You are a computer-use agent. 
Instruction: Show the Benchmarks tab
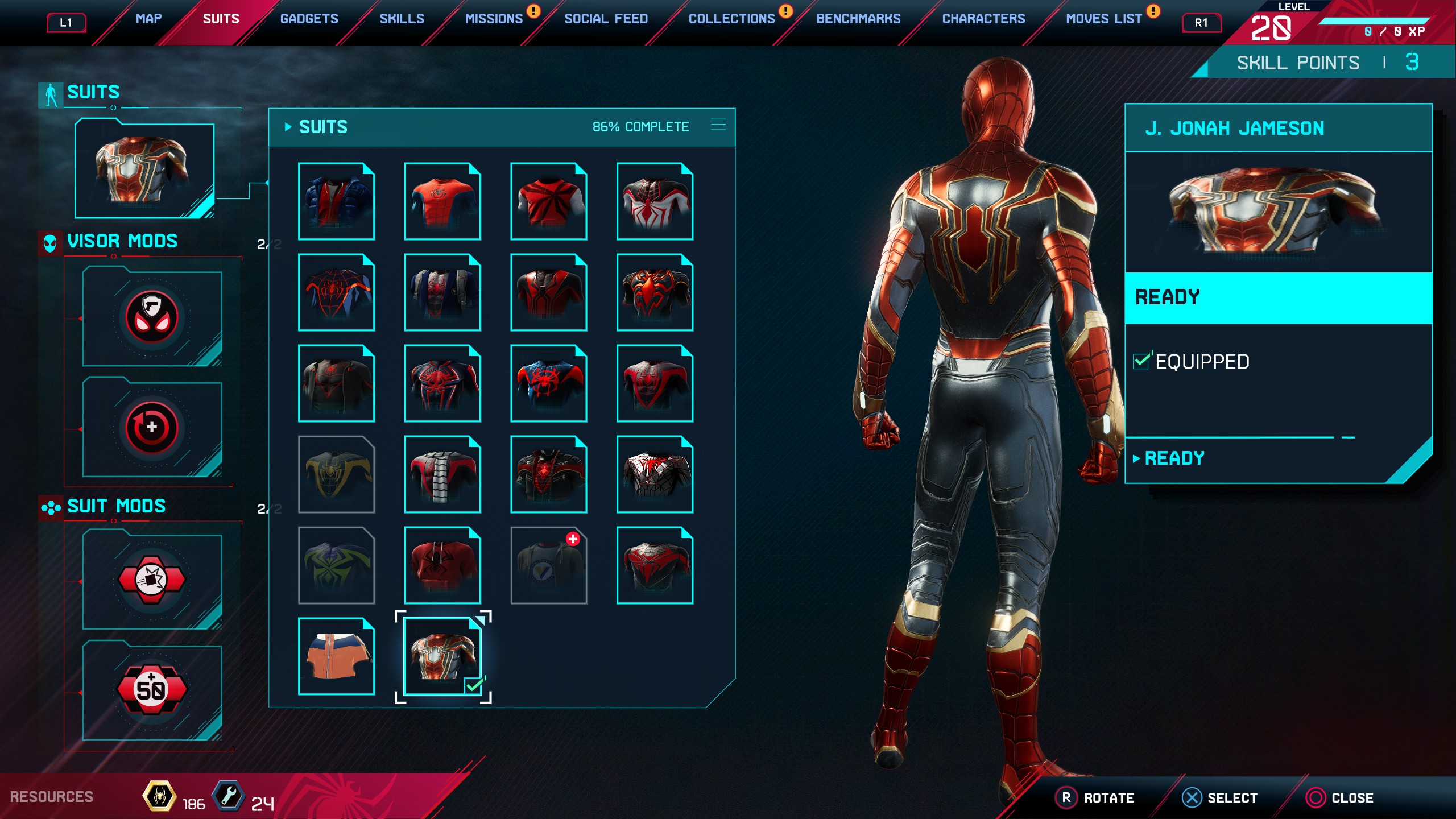858,19
